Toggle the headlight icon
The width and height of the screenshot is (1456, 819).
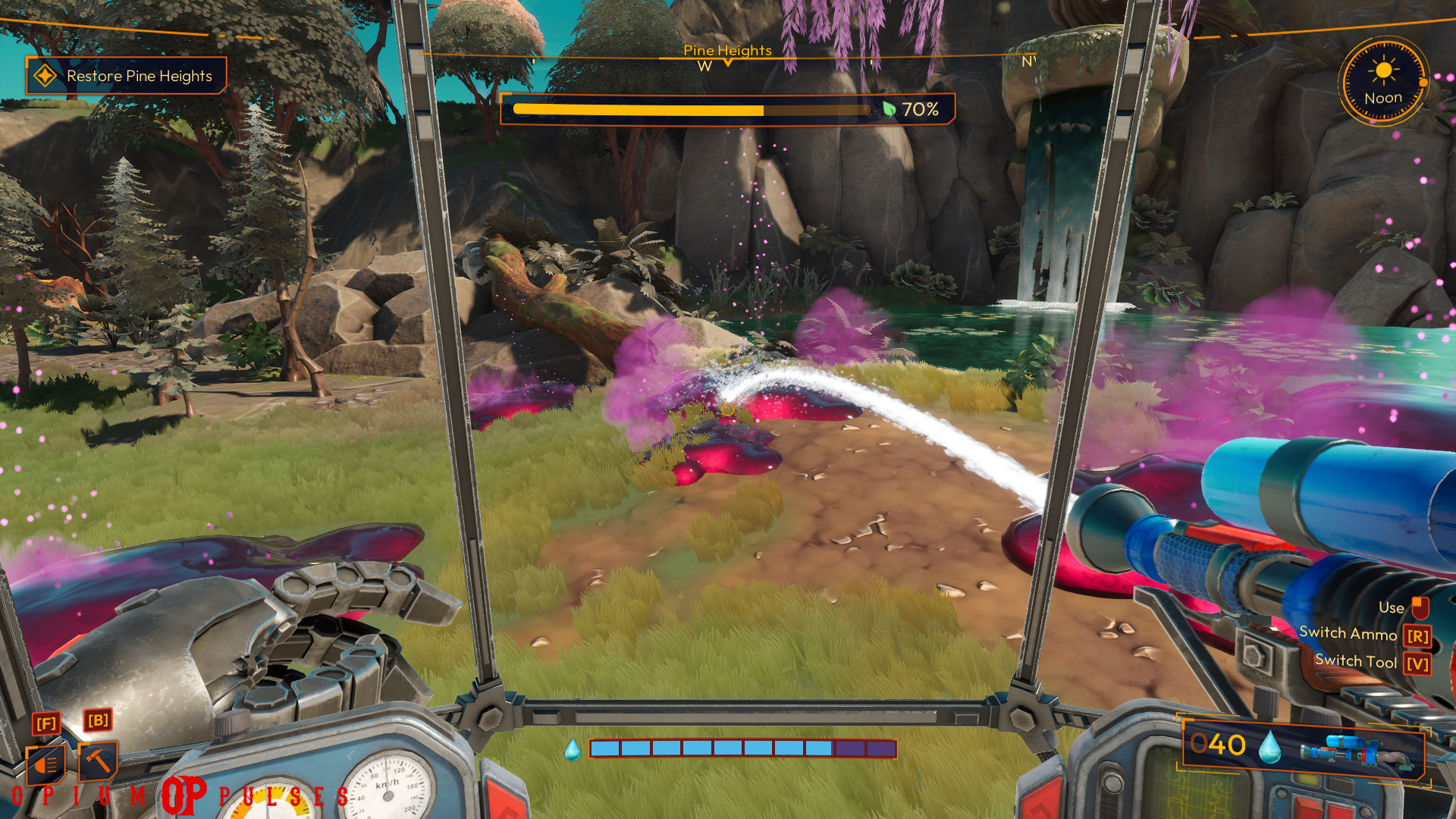[x=46, y=764]
